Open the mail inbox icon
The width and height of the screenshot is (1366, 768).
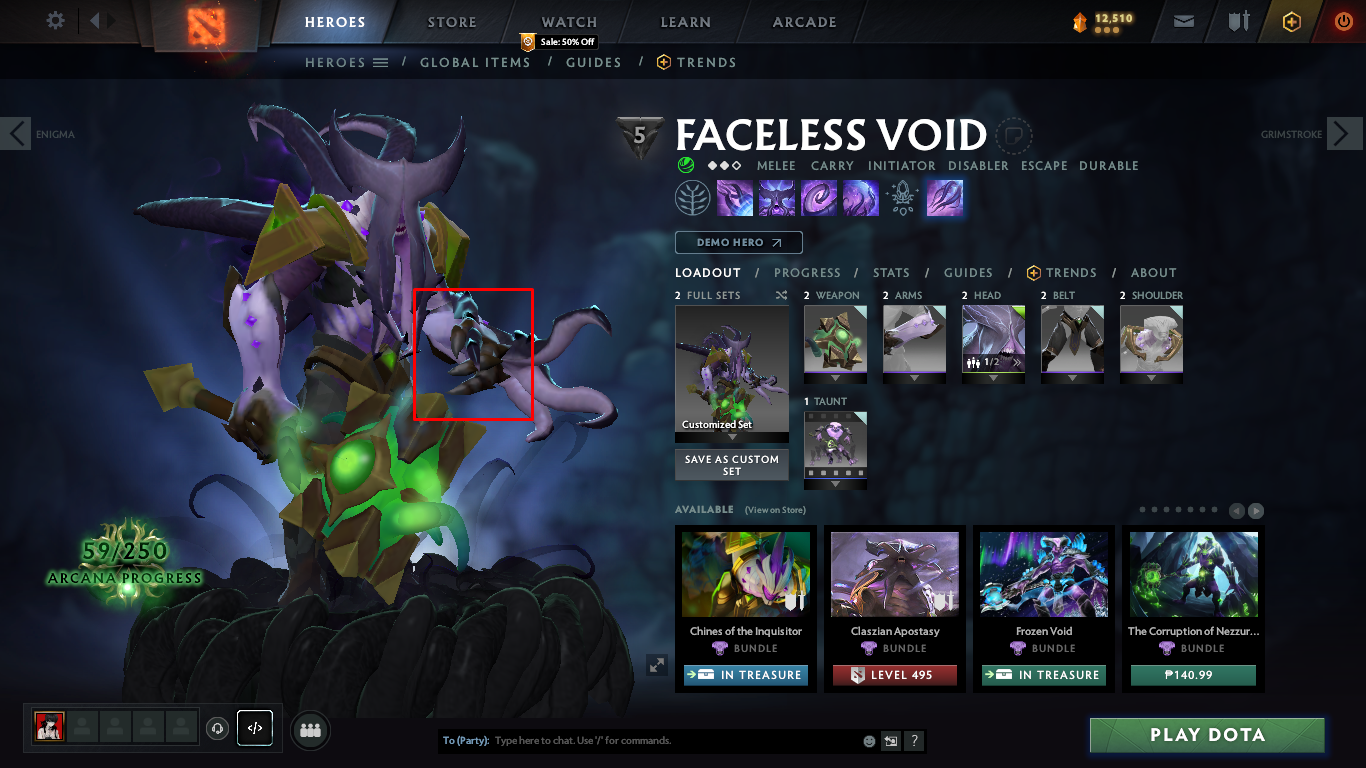tap(1183, 21)
